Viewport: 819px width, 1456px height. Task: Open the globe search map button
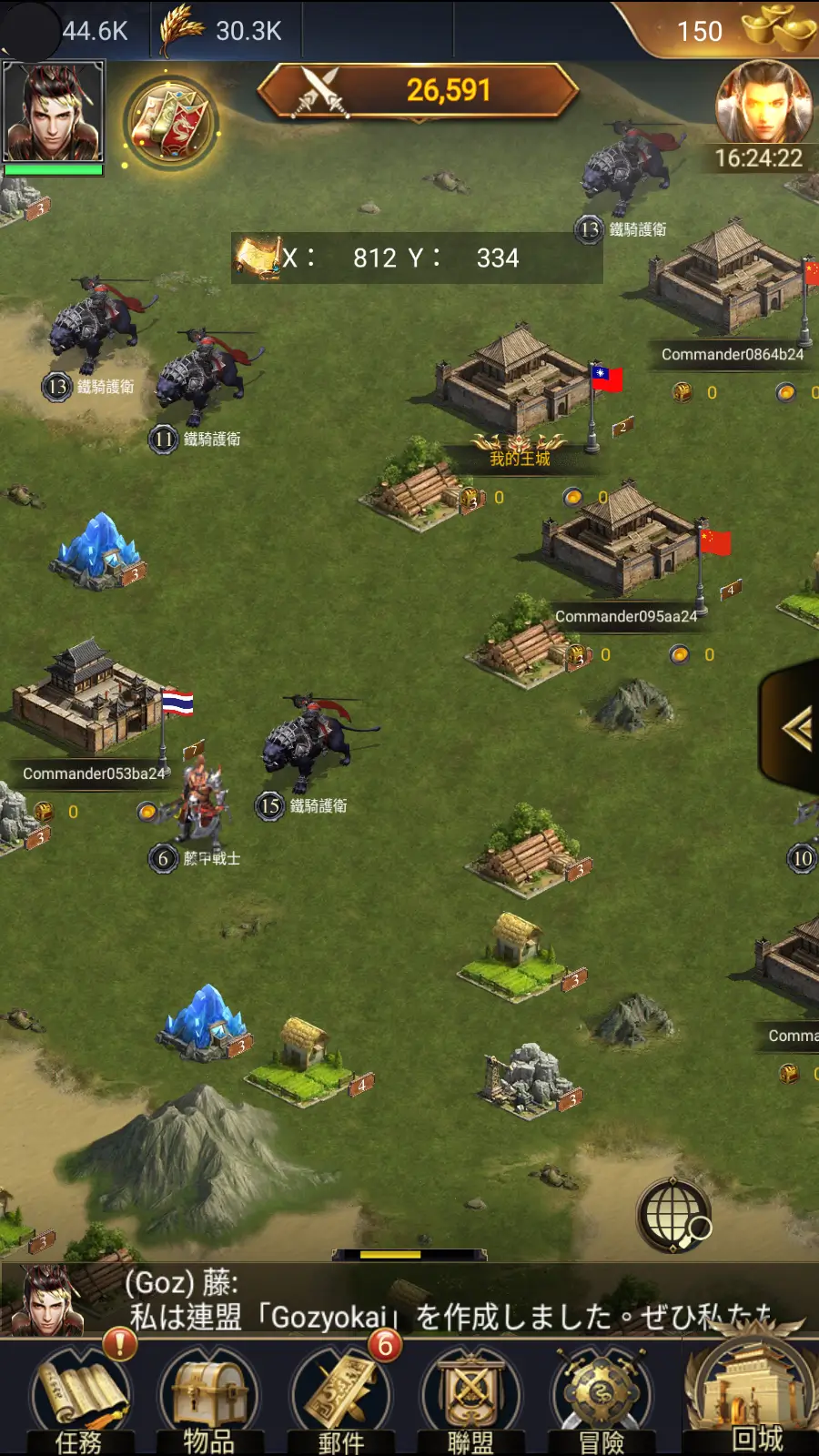tap(674, 1216)
